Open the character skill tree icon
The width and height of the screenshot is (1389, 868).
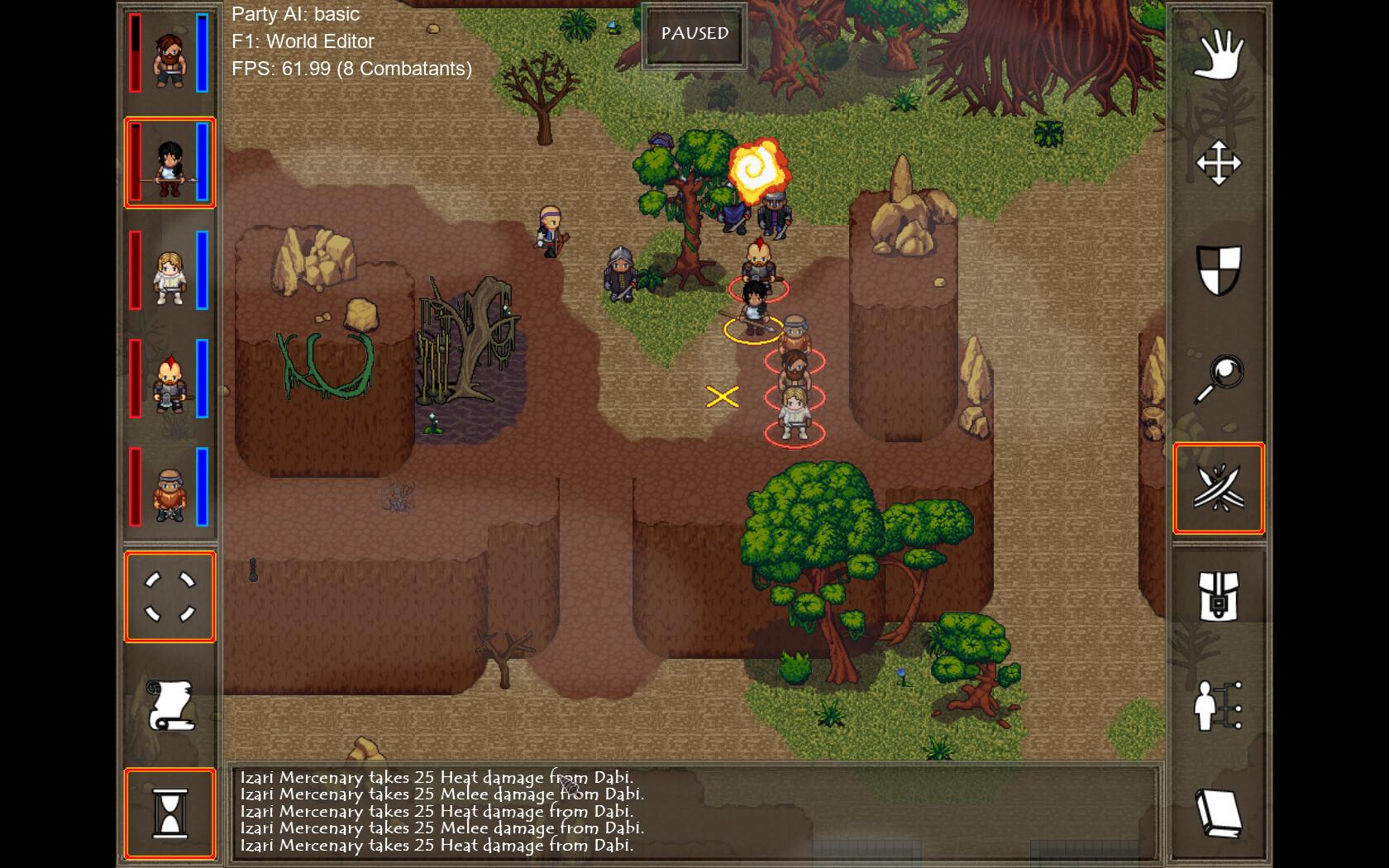1219,705
